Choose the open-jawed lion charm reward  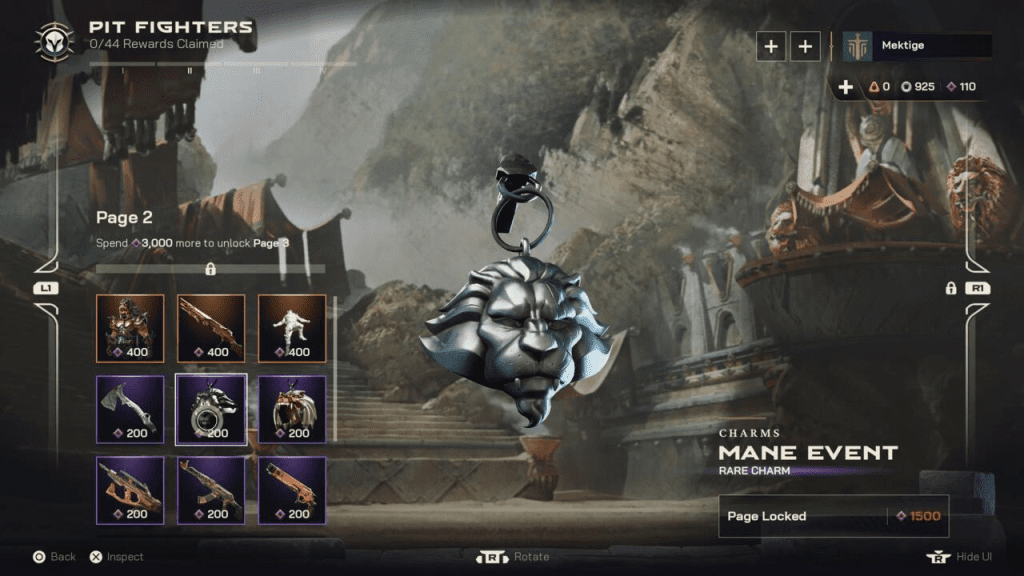[x=292, y=408]
